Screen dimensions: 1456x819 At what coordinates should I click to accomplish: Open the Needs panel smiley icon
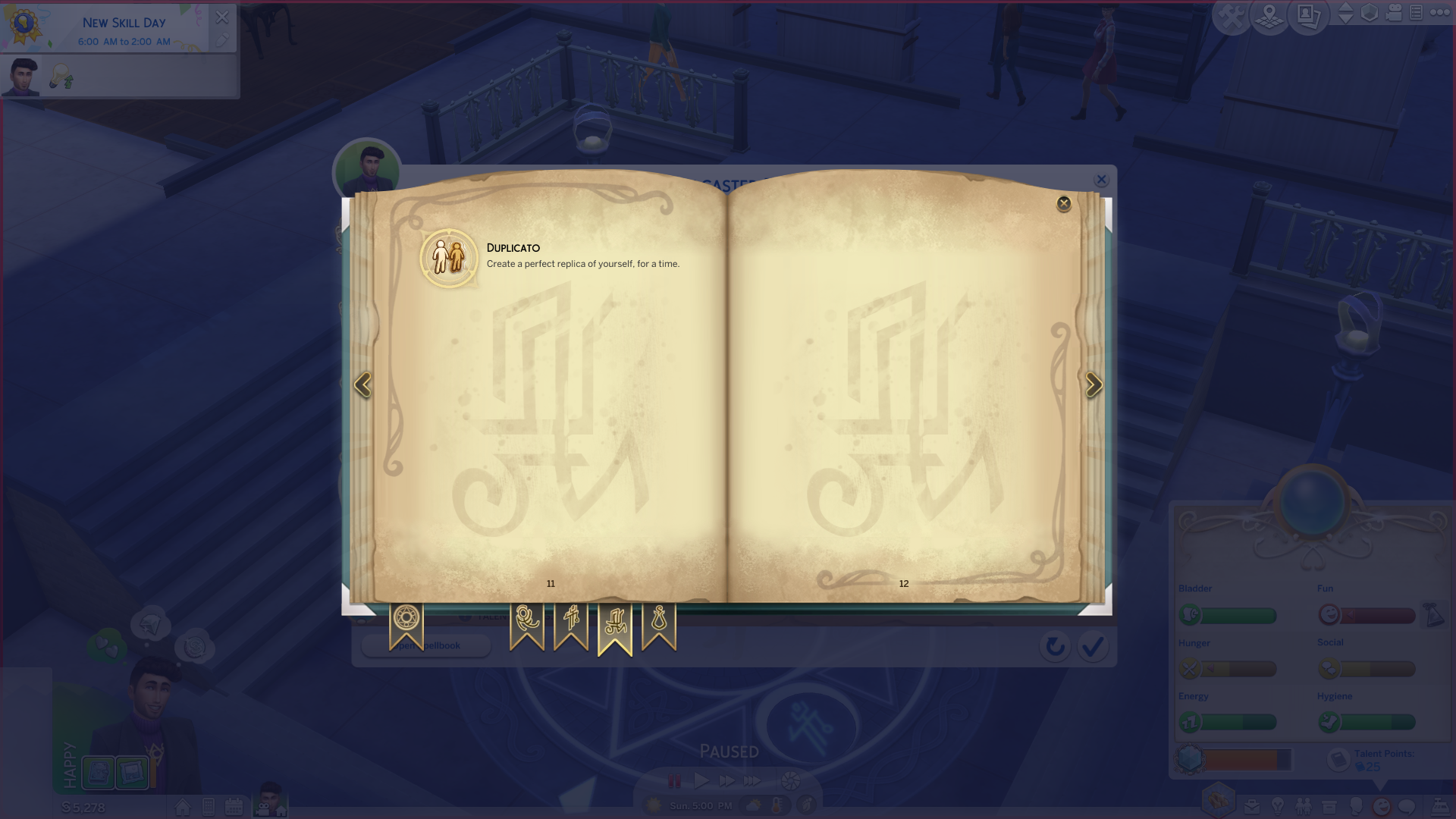point(1382,806)
